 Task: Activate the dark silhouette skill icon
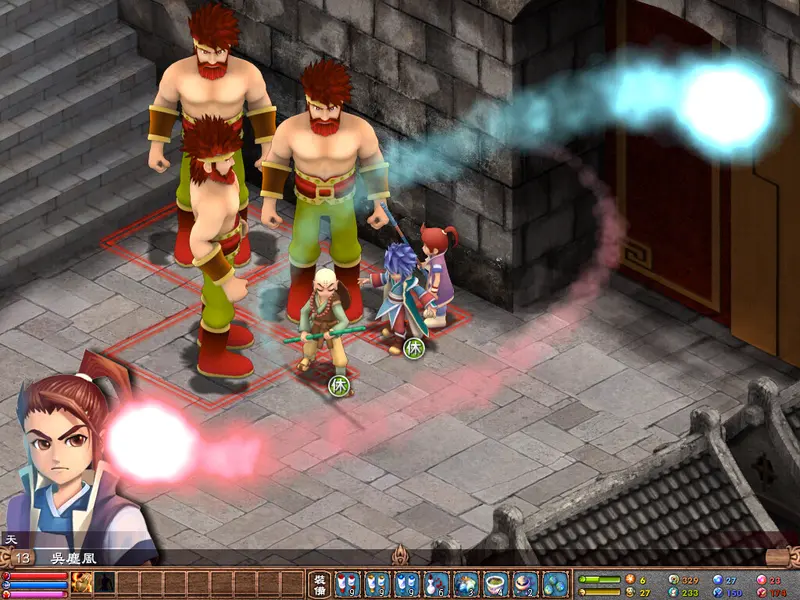104,583
